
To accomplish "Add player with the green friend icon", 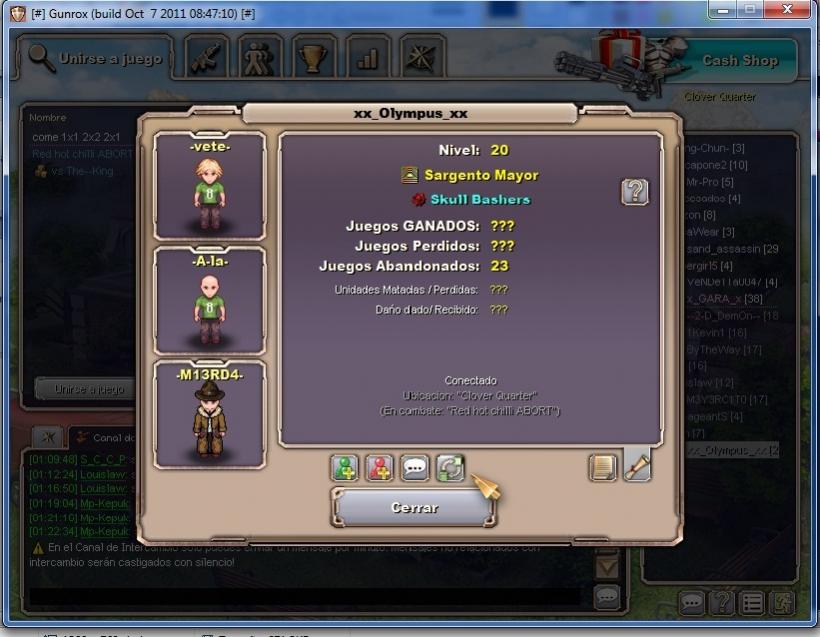I will (x=345, y=468).
